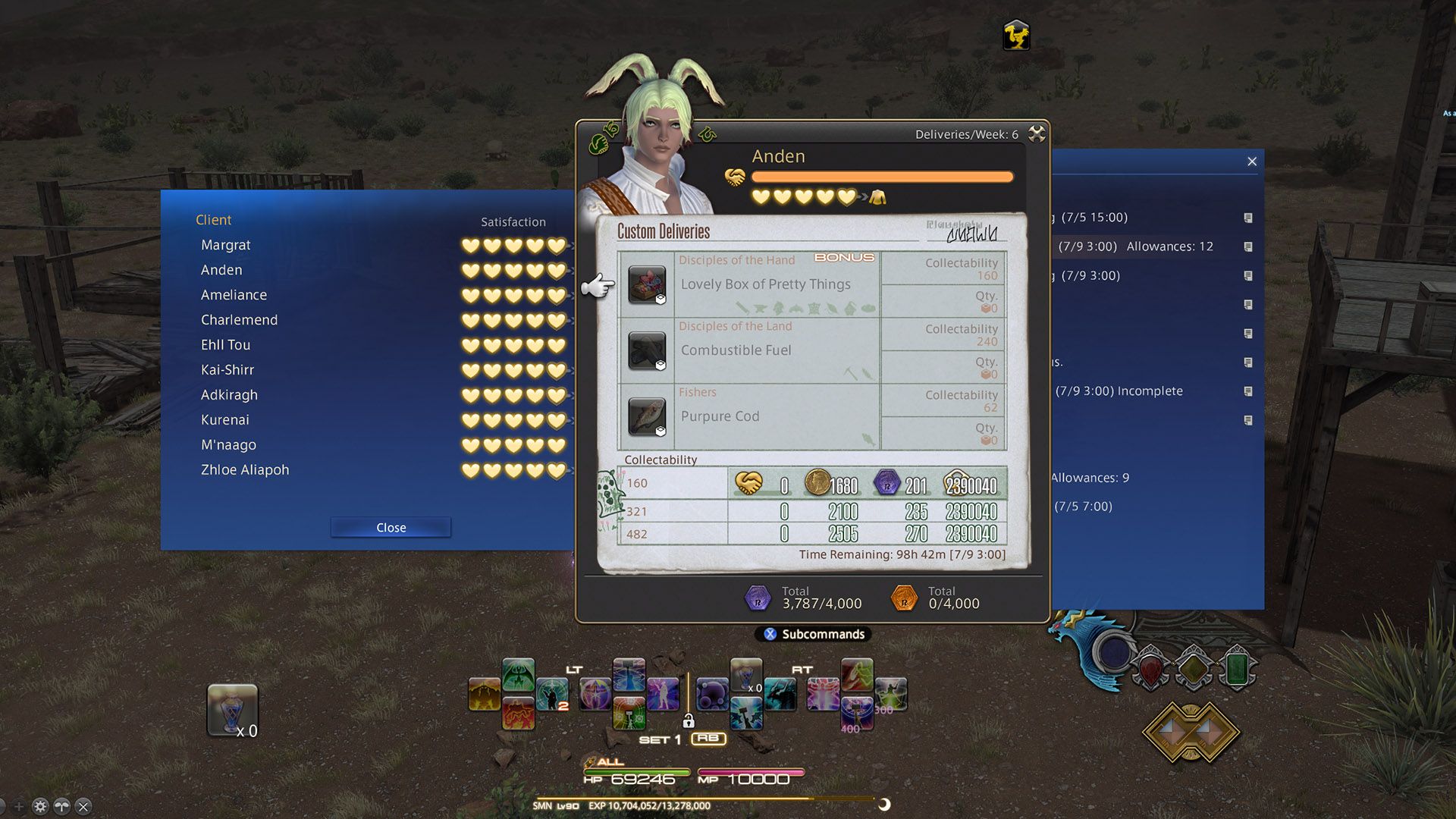Toggle the hotbar lock padlock
Viewport: 1456px width, 819px height.
click(x=689, y=723)
